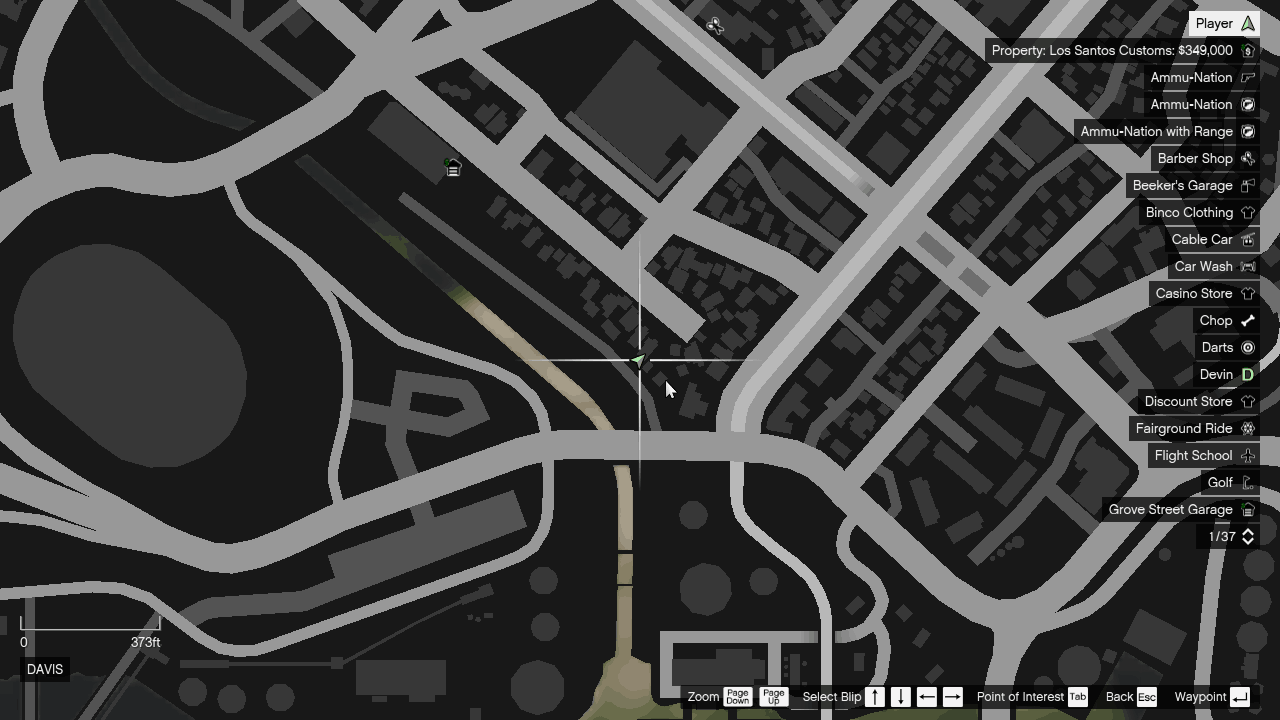Click the green Devin D icon
The height and width of the screenshot is (720, 1280).
point(1247,374)
